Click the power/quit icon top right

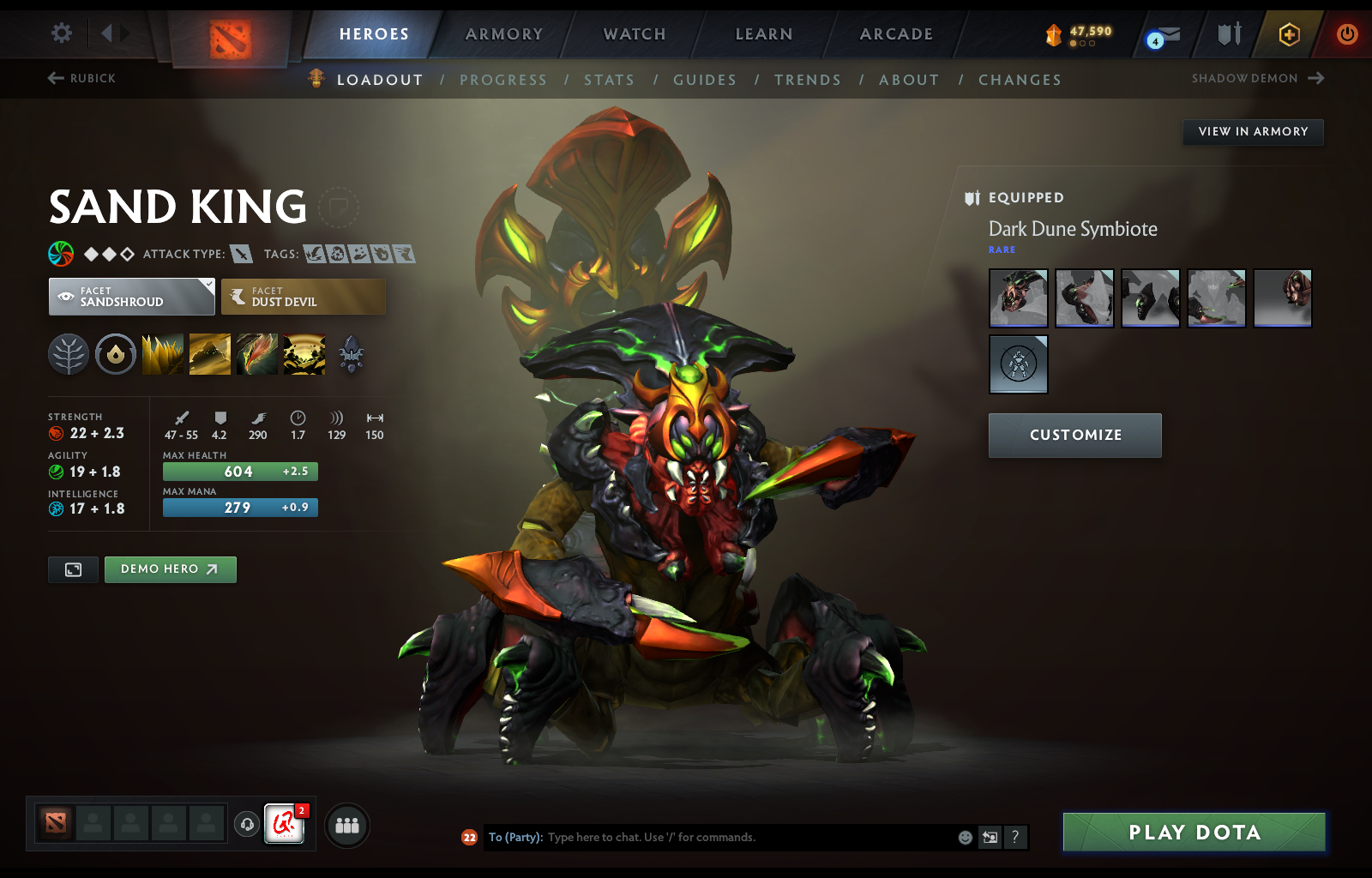point(1346,35)
